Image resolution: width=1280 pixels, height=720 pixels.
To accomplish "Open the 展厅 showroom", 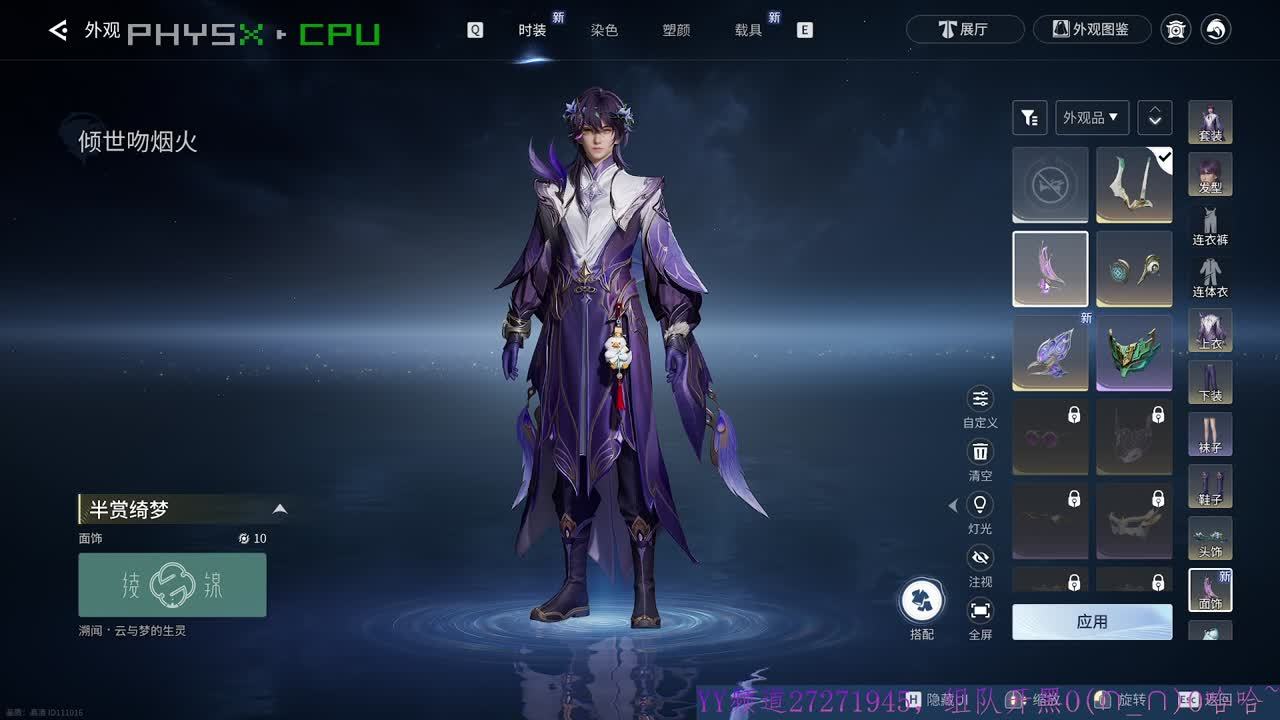I will (x=964, y=29).
